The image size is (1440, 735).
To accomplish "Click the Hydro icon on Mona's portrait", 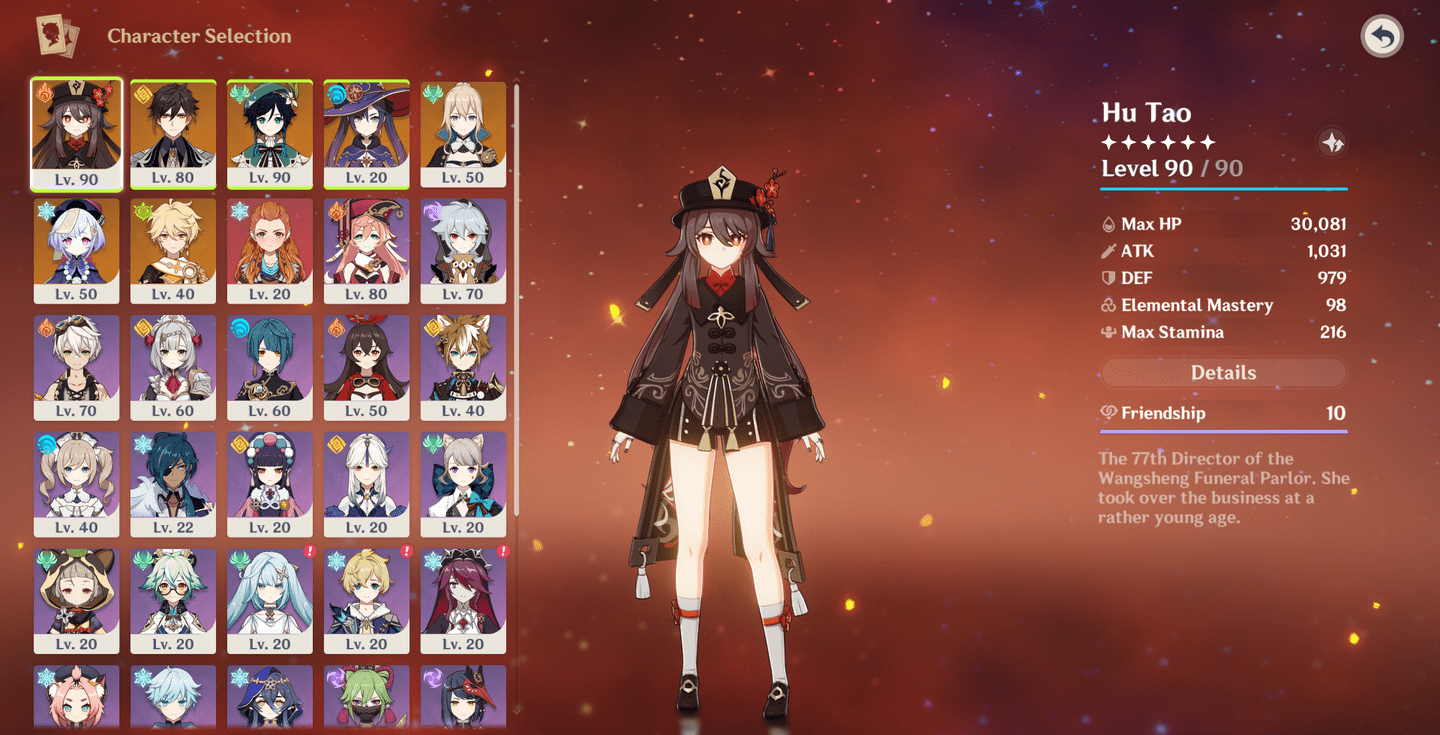I will tap(335, 92).
